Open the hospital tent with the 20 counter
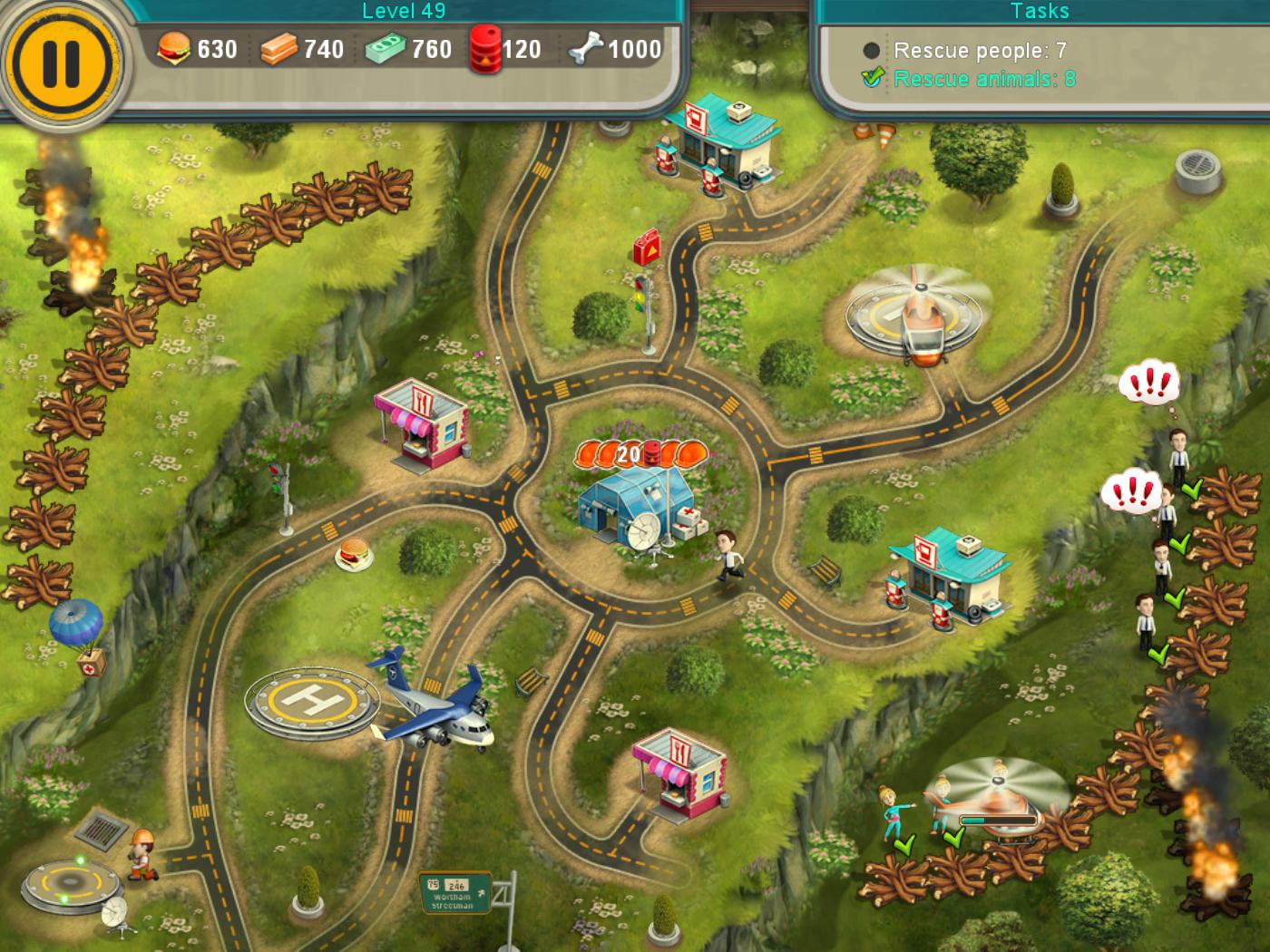 pyautogui.click(x=640, y=503)
